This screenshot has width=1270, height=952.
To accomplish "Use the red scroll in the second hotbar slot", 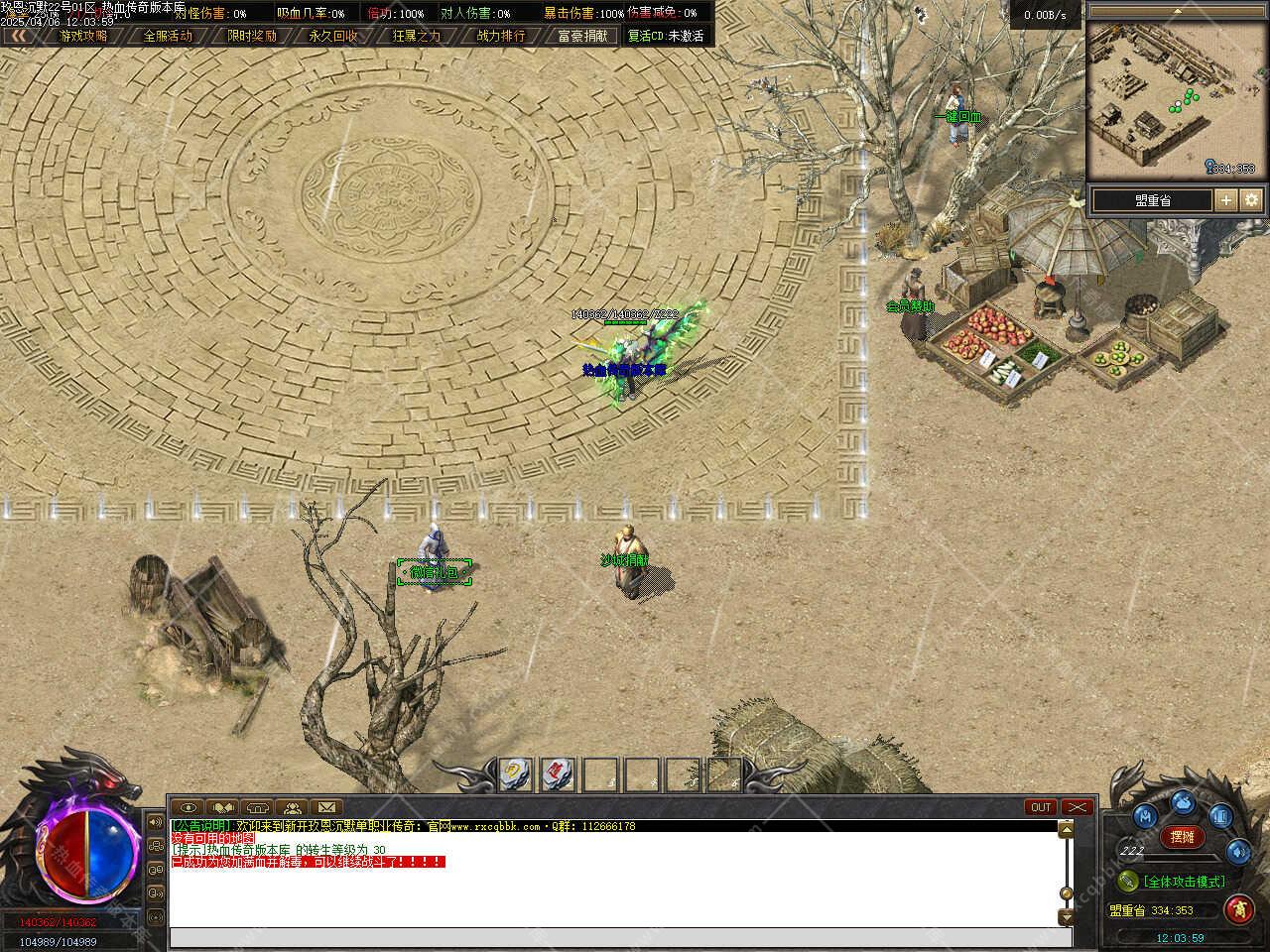I will 558,773.
